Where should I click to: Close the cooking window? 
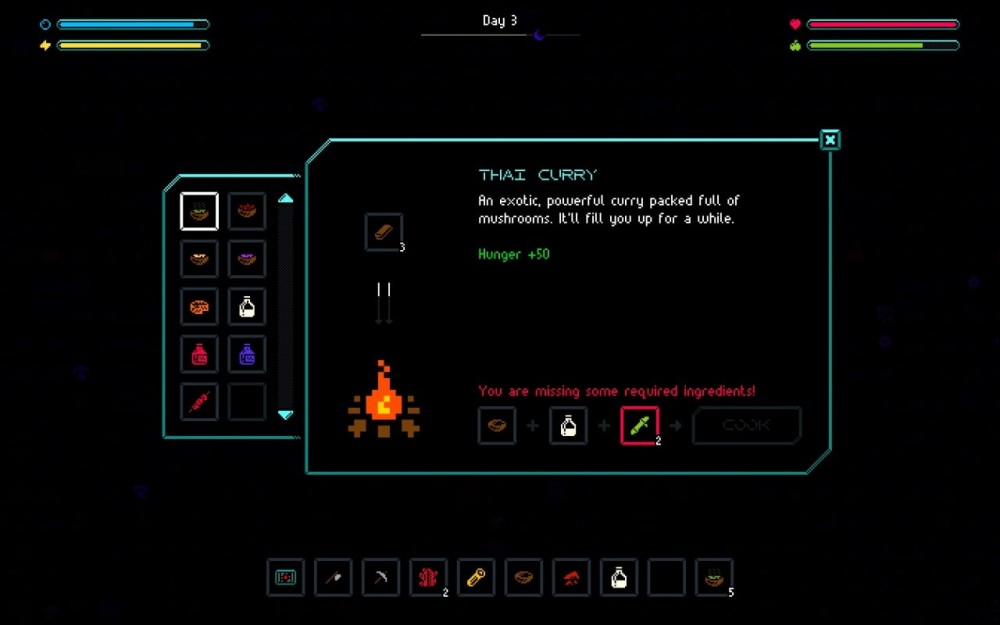click(x=830, y=140)
